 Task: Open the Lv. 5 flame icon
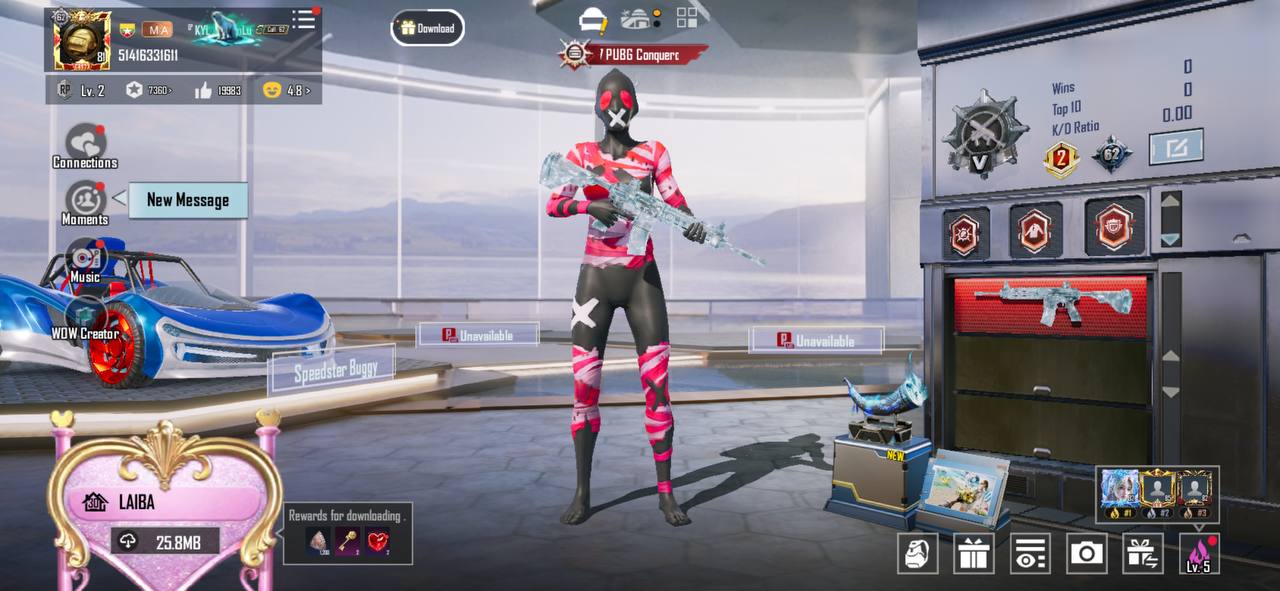(x=1199, y=553)
